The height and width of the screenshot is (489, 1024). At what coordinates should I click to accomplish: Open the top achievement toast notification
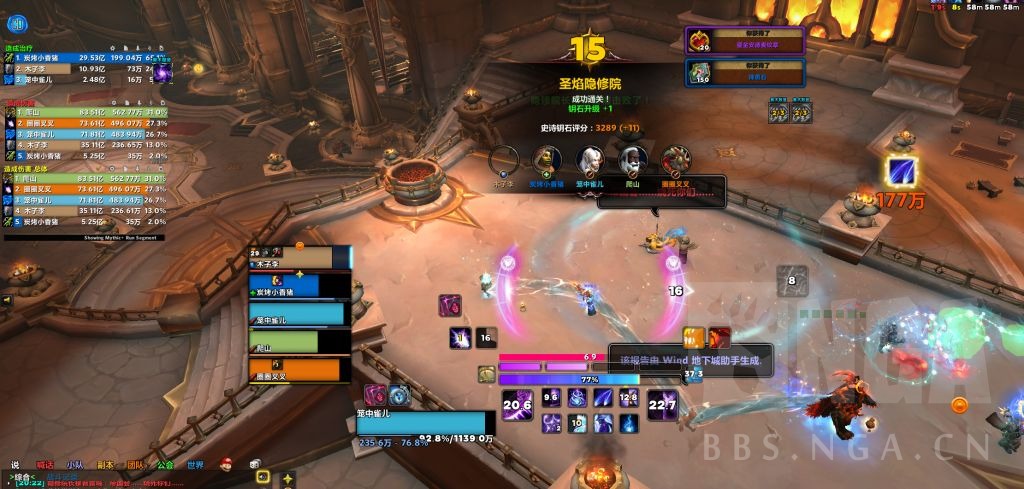746,40
